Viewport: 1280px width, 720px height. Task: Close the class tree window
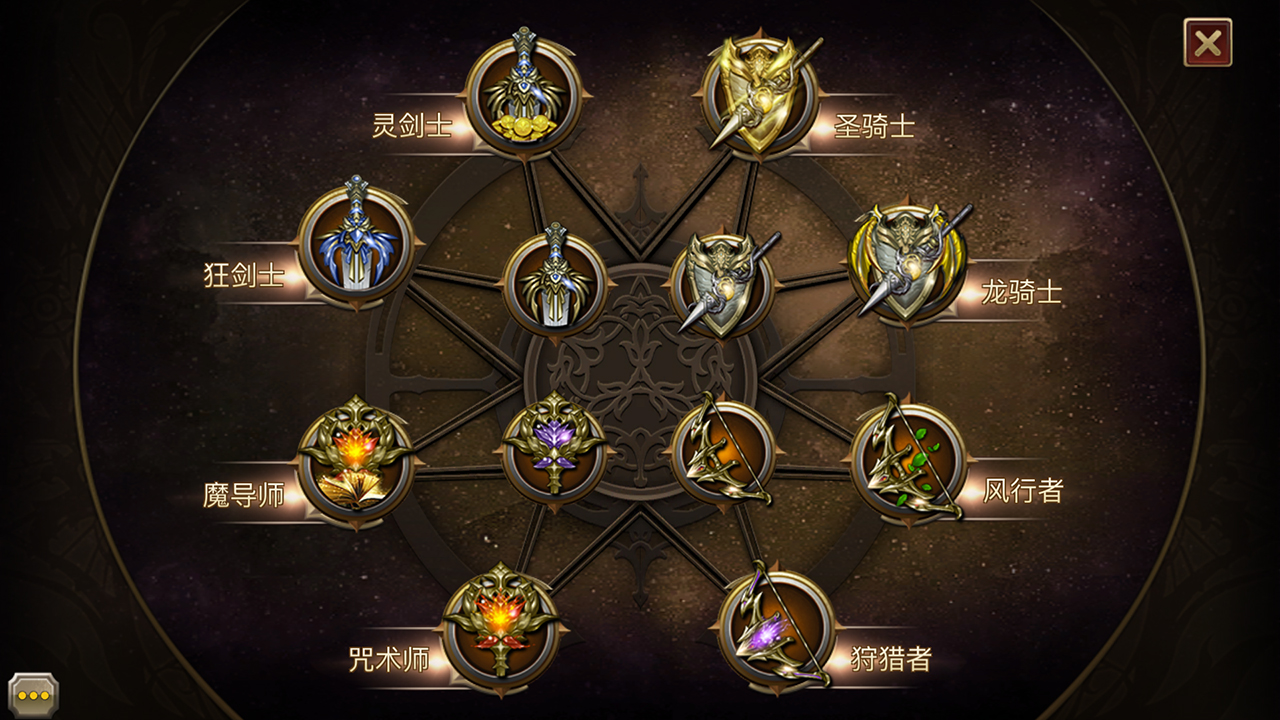coord(1207,43)
